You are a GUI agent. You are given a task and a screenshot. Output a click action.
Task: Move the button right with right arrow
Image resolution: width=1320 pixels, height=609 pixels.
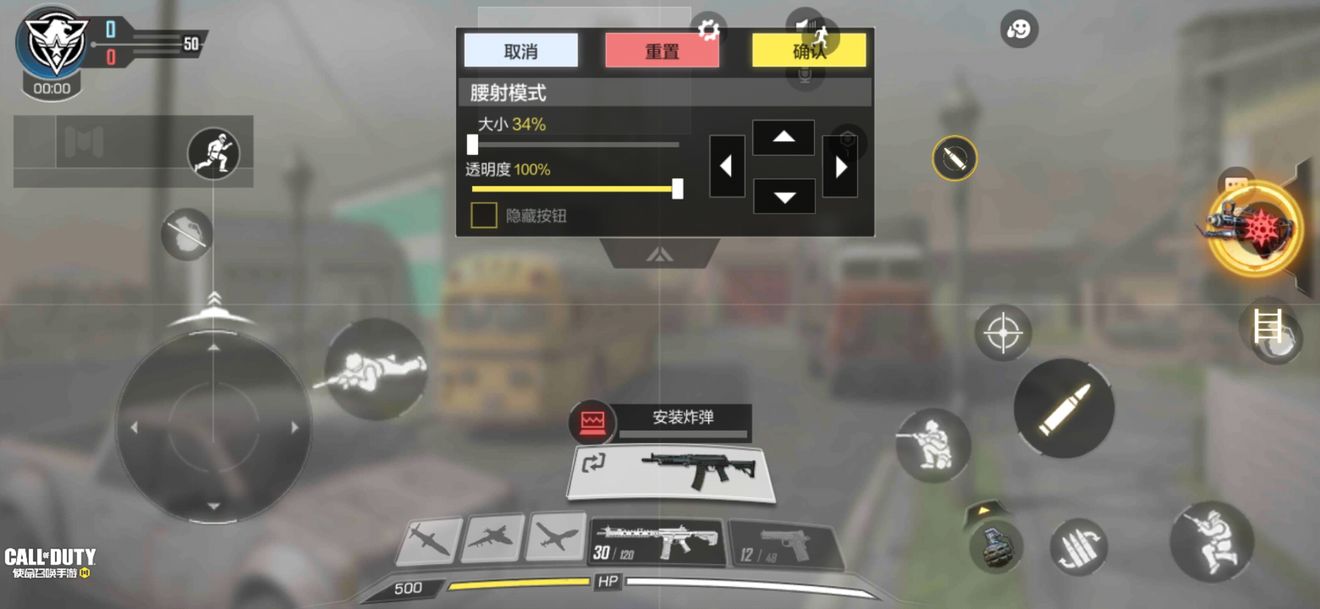pyautogui.click(x=840, y=167)
